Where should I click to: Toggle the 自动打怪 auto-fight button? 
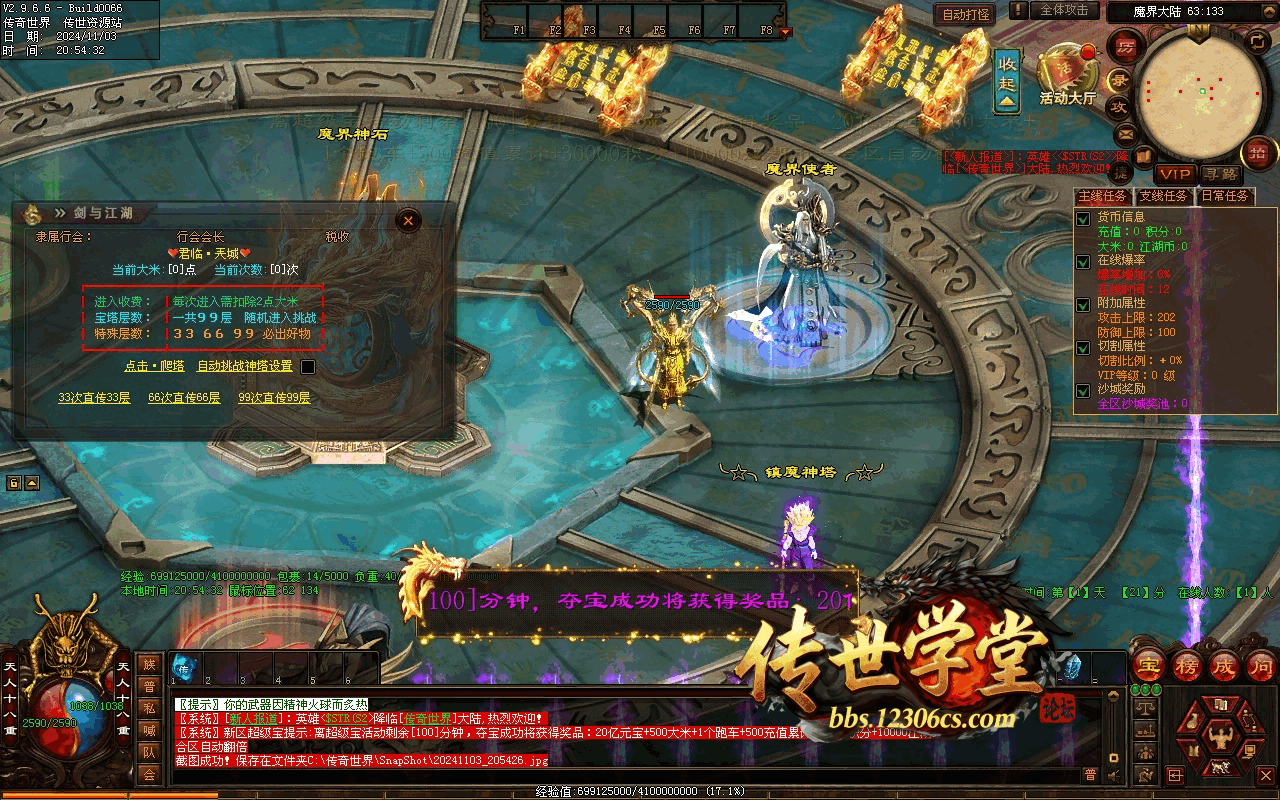coord(966,14)
